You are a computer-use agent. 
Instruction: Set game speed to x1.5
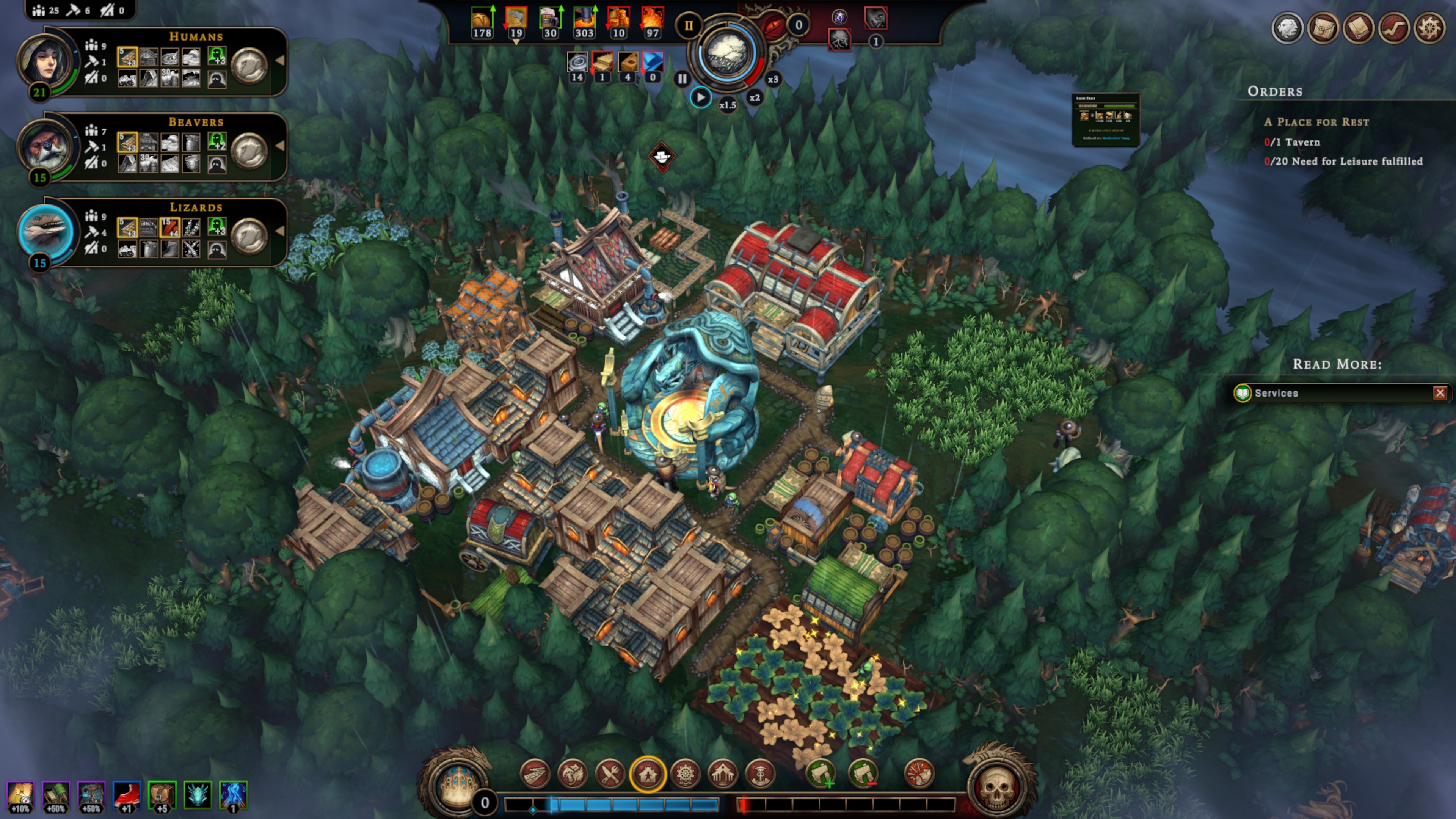click(x=728, y=105)
